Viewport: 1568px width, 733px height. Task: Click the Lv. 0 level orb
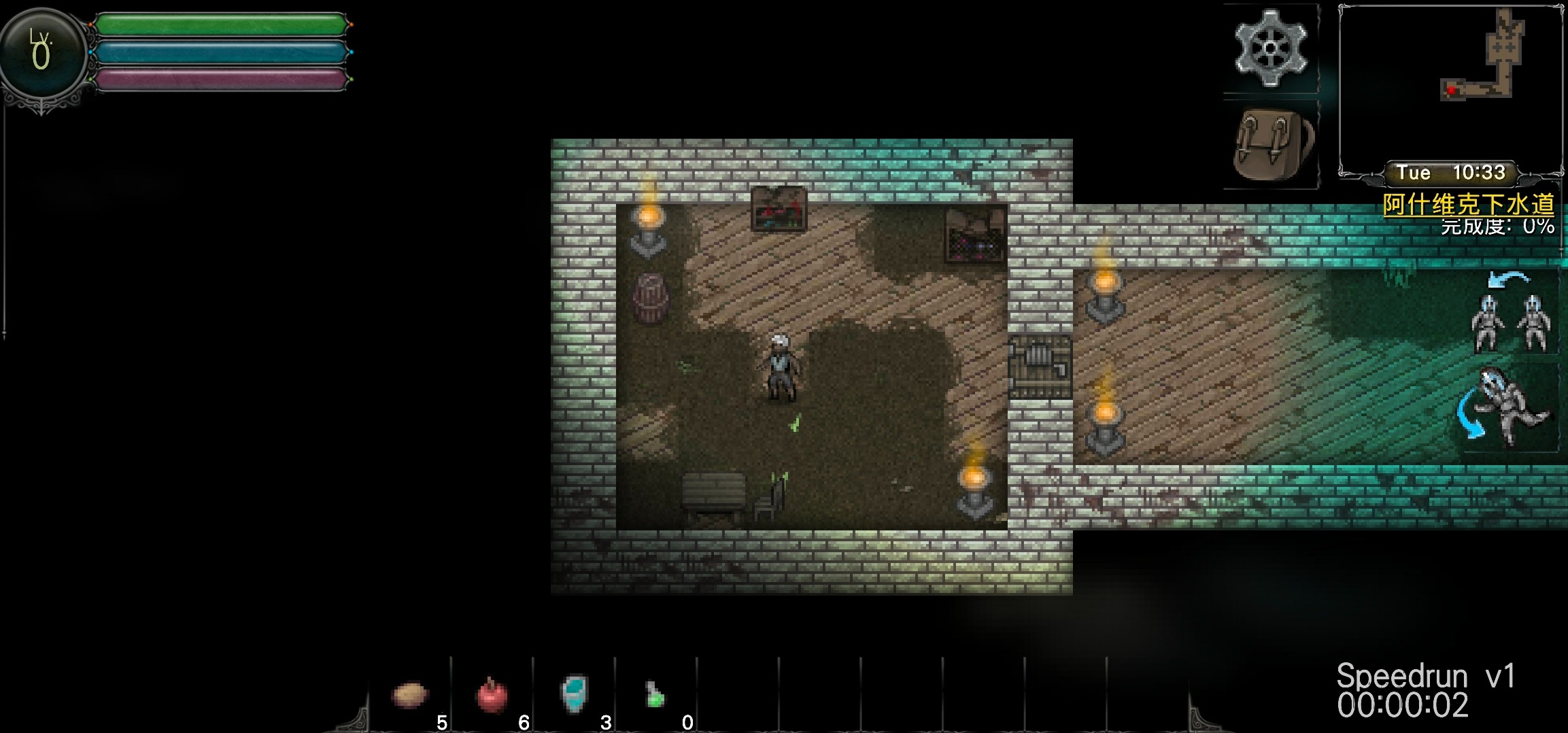41,53
